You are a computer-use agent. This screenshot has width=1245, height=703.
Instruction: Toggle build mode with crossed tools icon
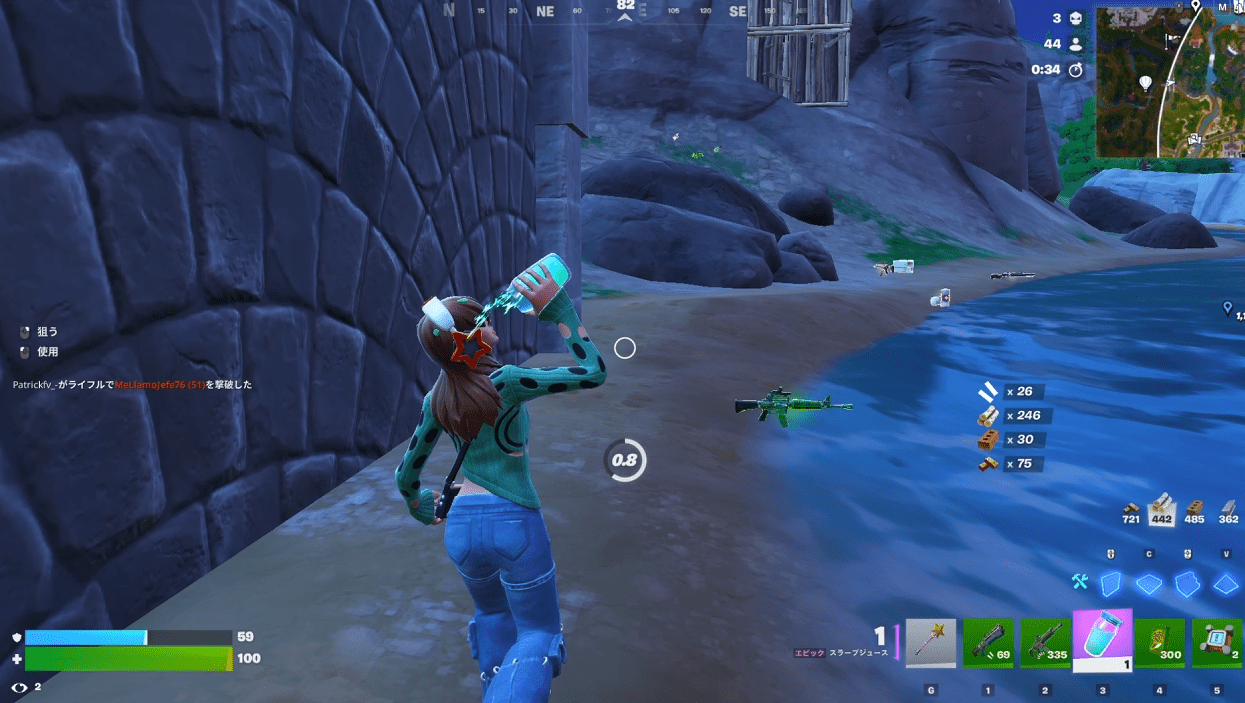[1079, 582]
